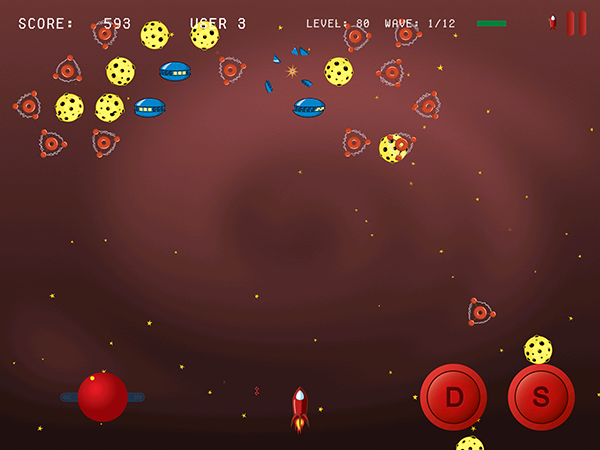The height and width of the screenshot is (450, 600).
Task: Pause the game with the red bars
Action: point(577,23)
